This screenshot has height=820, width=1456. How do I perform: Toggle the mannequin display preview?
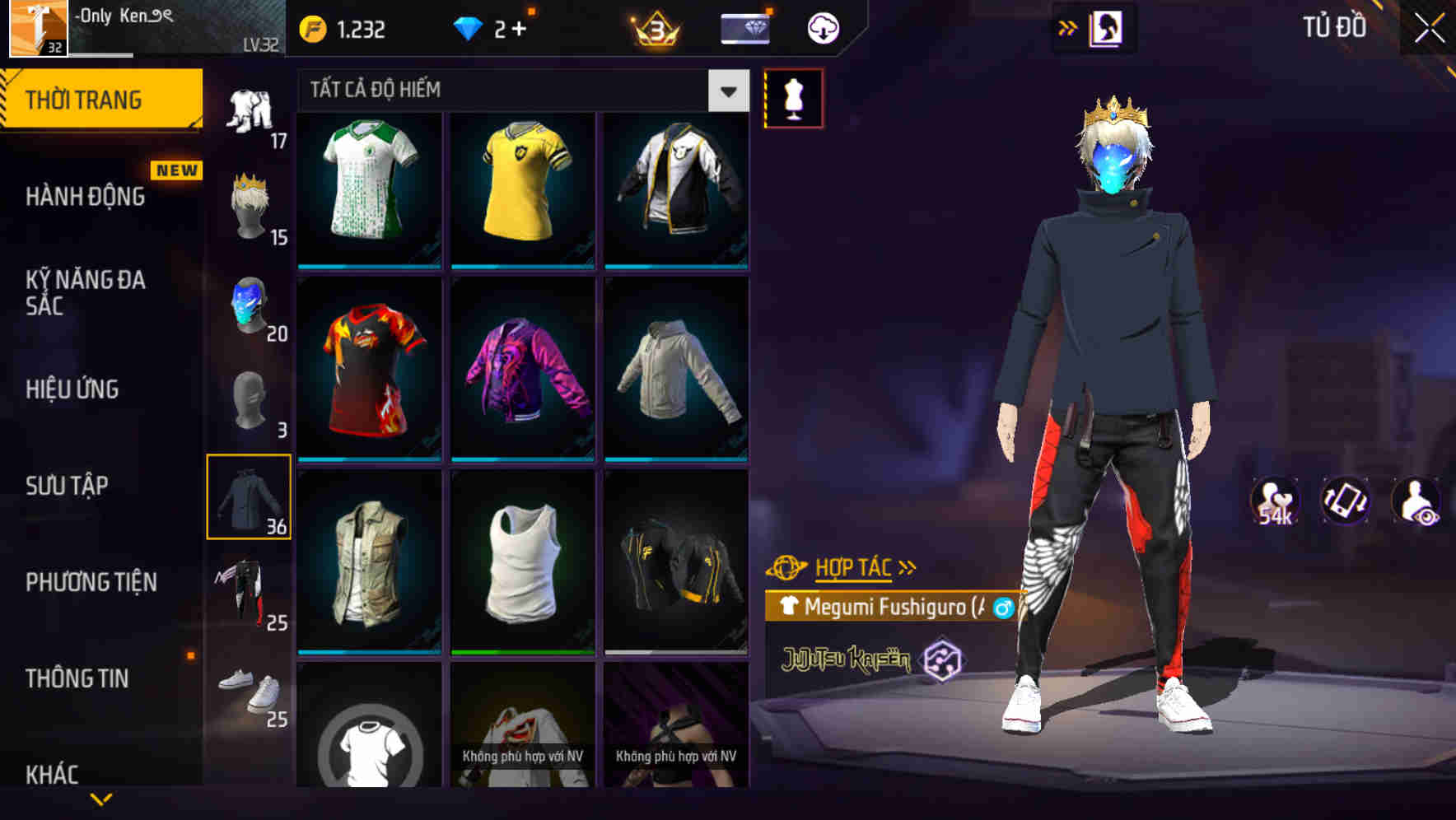tap(793, 97)
